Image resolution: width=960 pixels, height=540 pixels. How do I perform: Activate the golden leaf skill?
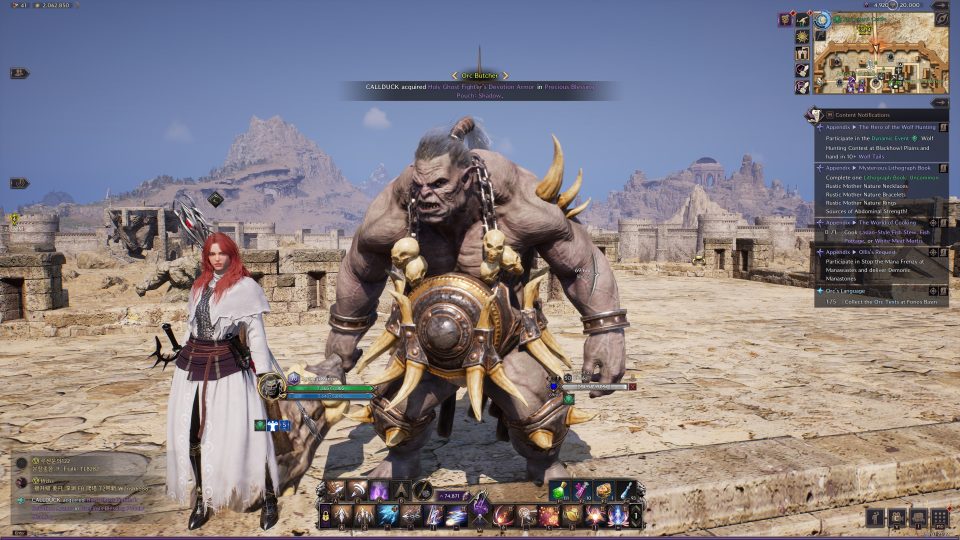tap(572, 516)
